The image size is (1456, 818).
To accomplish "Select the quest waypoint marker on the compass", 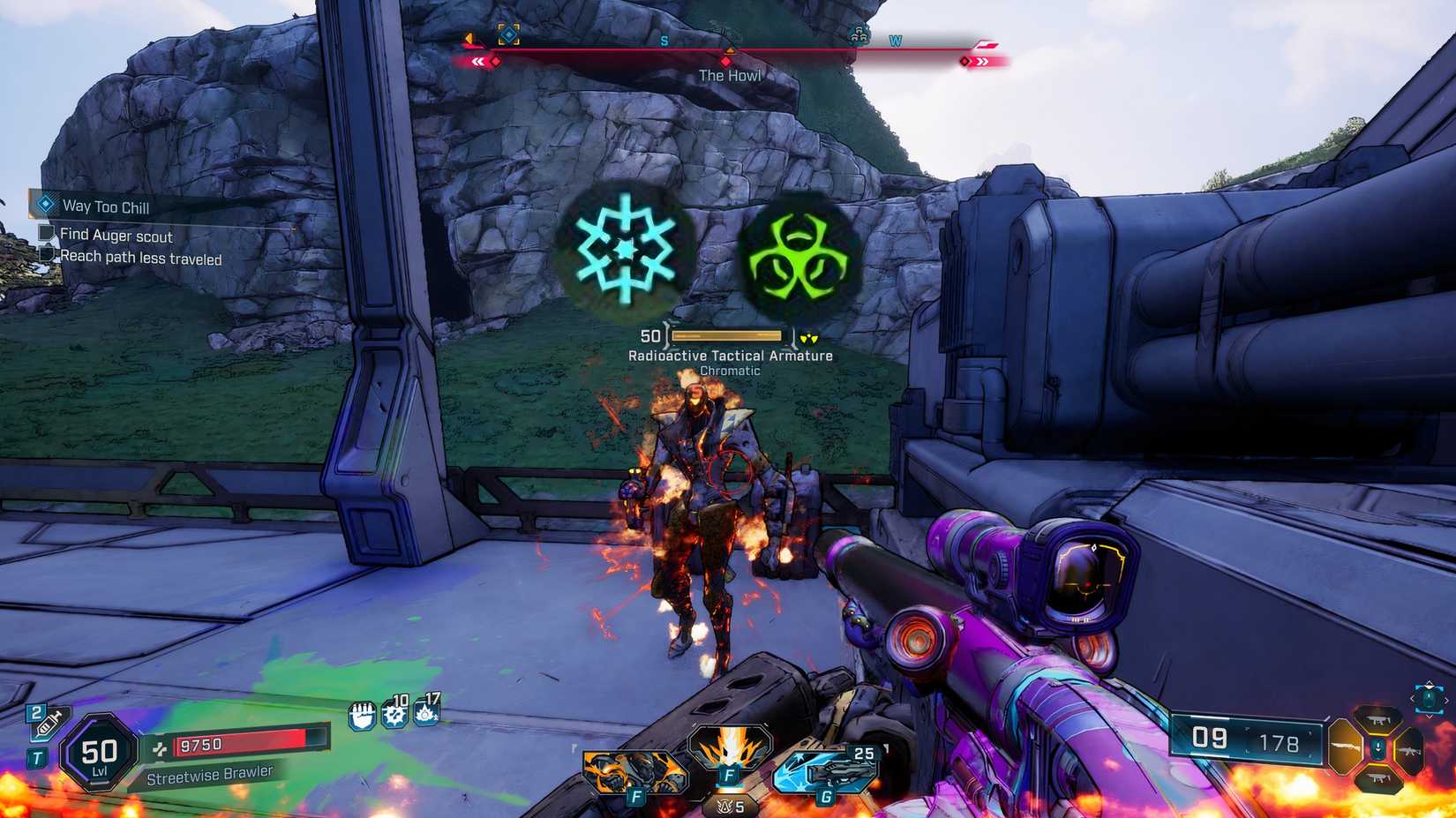I will [x=508, y=34].
